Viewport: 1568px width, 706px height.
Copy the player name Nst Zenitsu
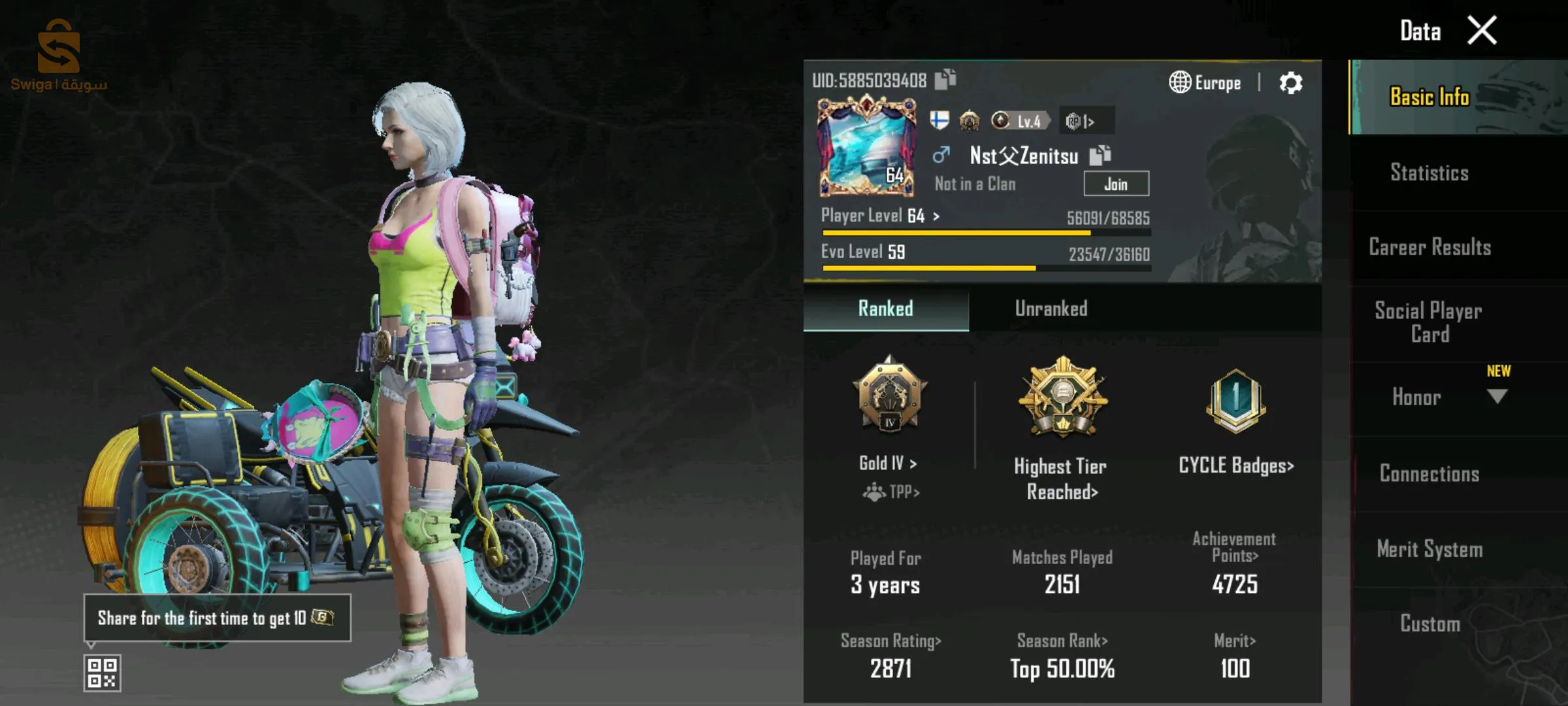[1100, 155]
